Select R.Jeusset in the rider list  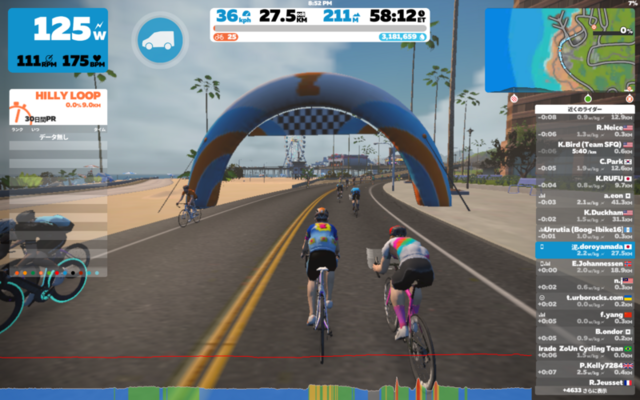point(585,382)
